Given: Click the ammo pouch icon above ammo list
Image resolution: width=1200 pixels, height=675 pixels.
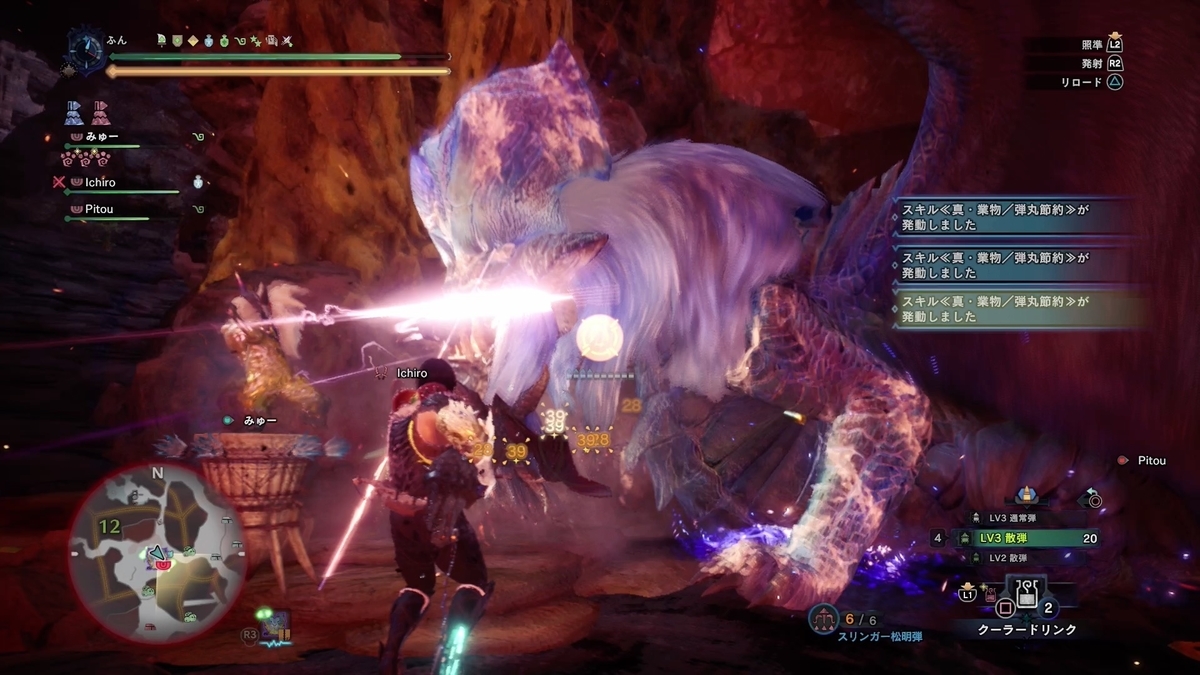Looking at the screenshot, I should click(x=1024, y=494).
